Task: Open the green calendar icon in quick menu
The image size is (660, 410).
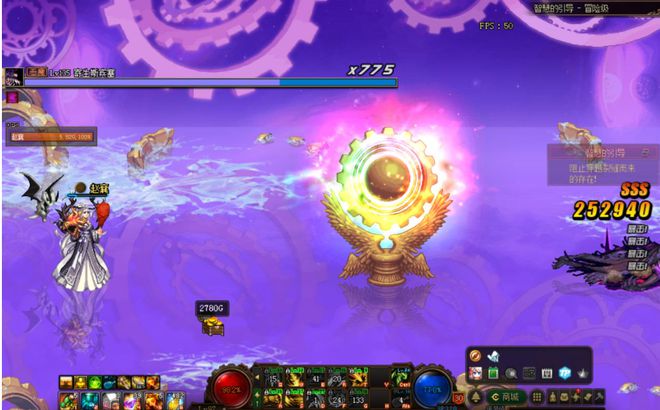Action: point(493,373)
